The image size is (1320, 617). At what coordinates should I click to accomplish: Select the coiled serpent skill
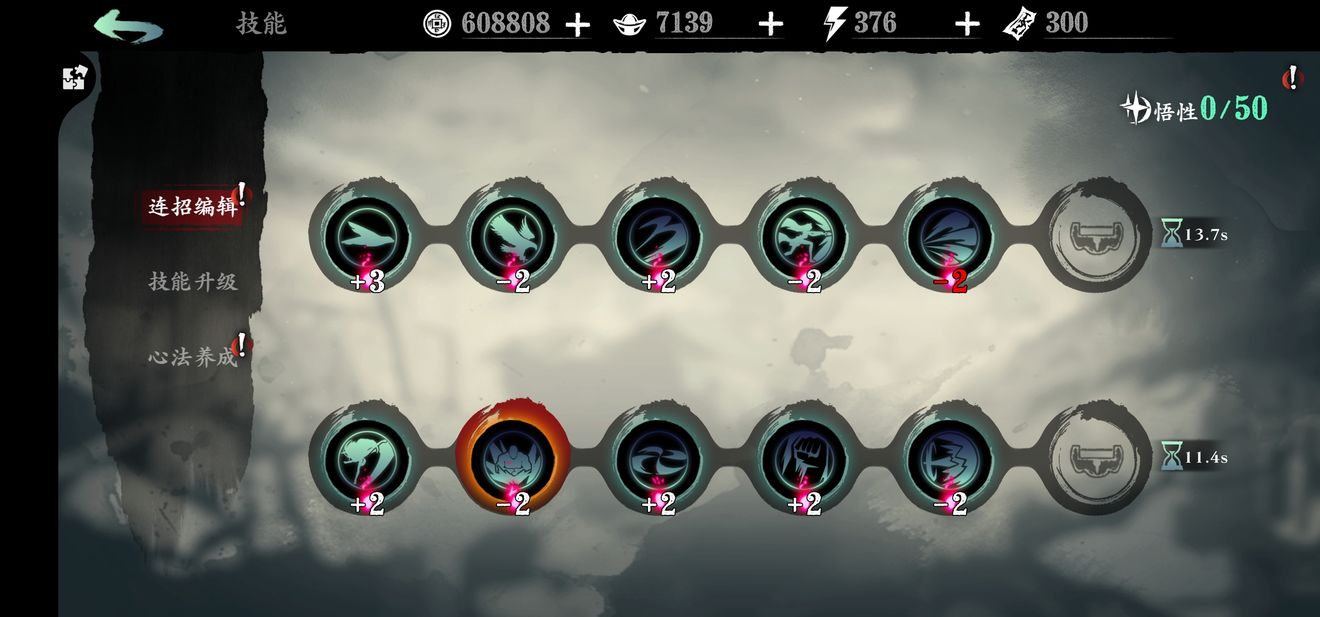366,458
